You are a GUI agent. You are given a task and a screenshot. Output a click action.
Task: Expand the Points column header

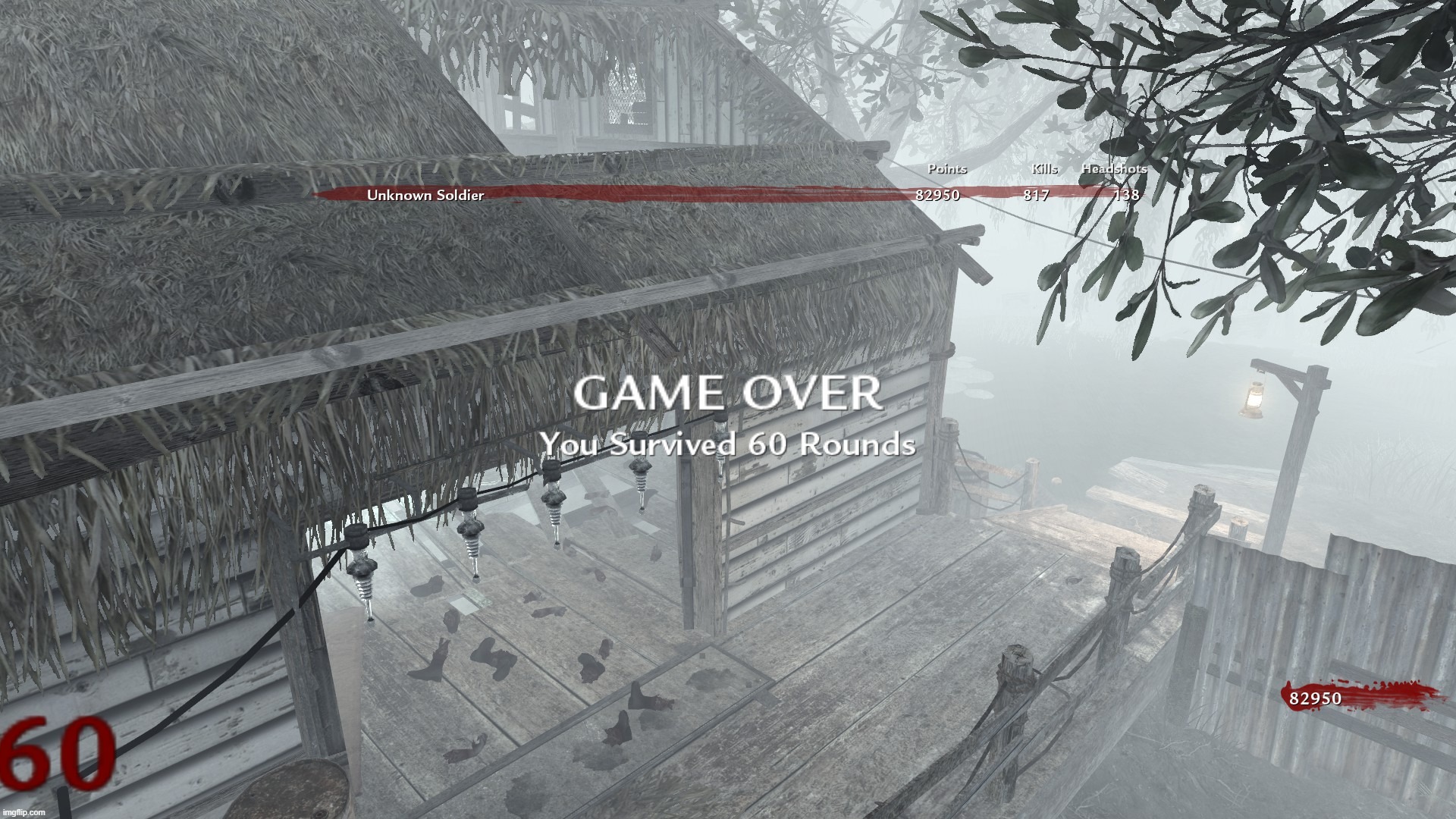[948, 169]
